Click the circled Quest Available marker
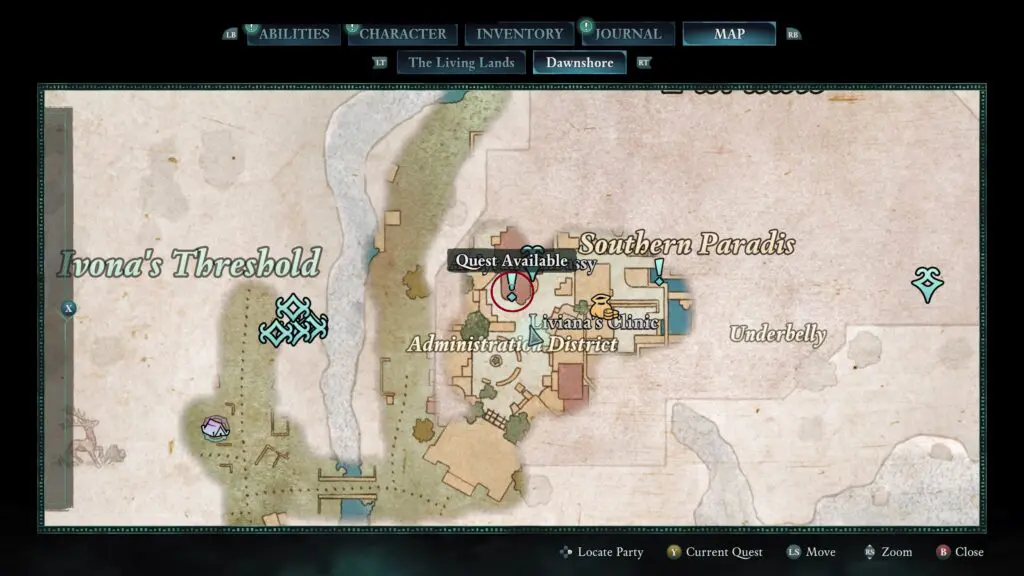1024x576 pixels. coord(513,291)
